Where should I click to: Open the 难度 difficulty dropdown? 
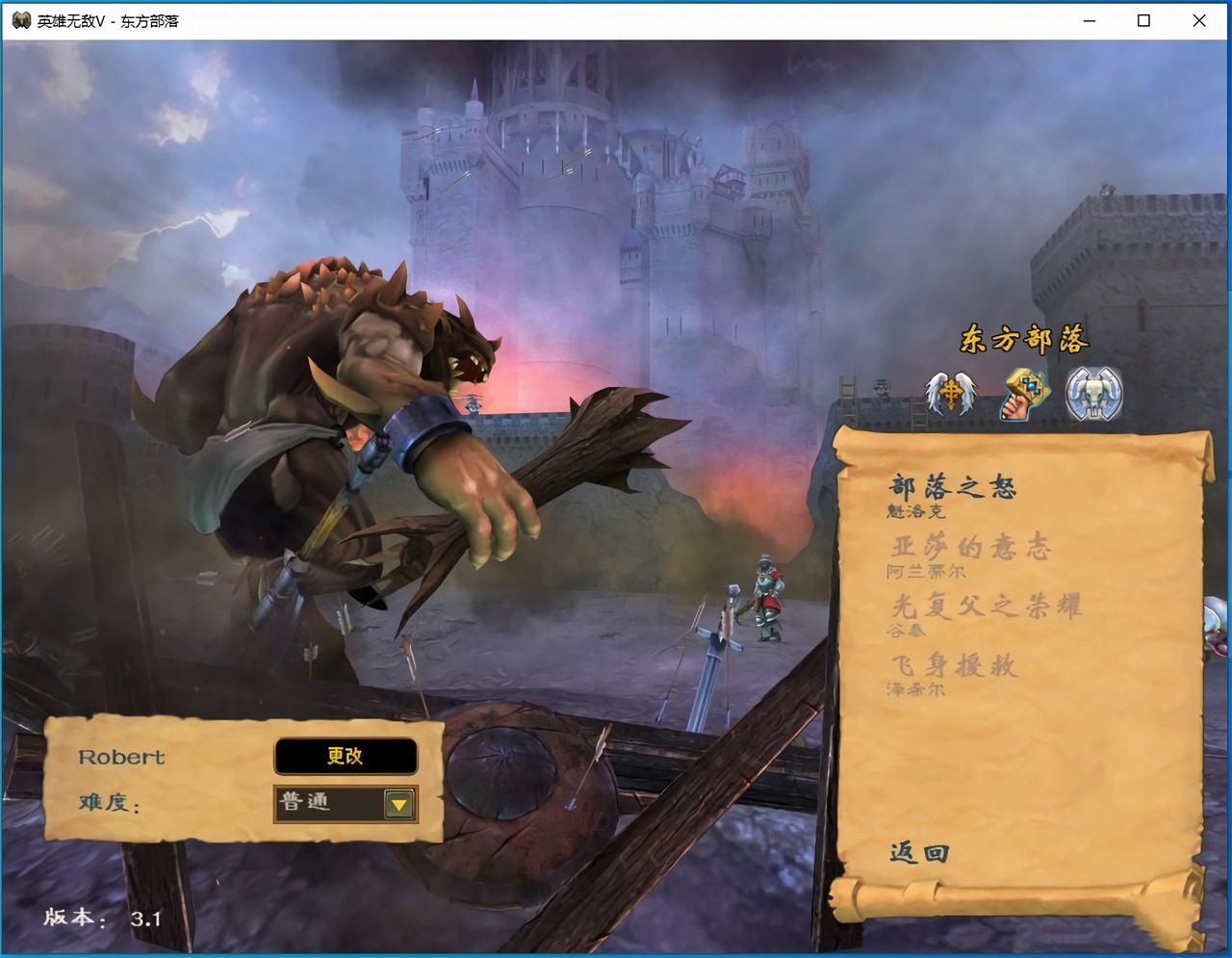(398, 804)
